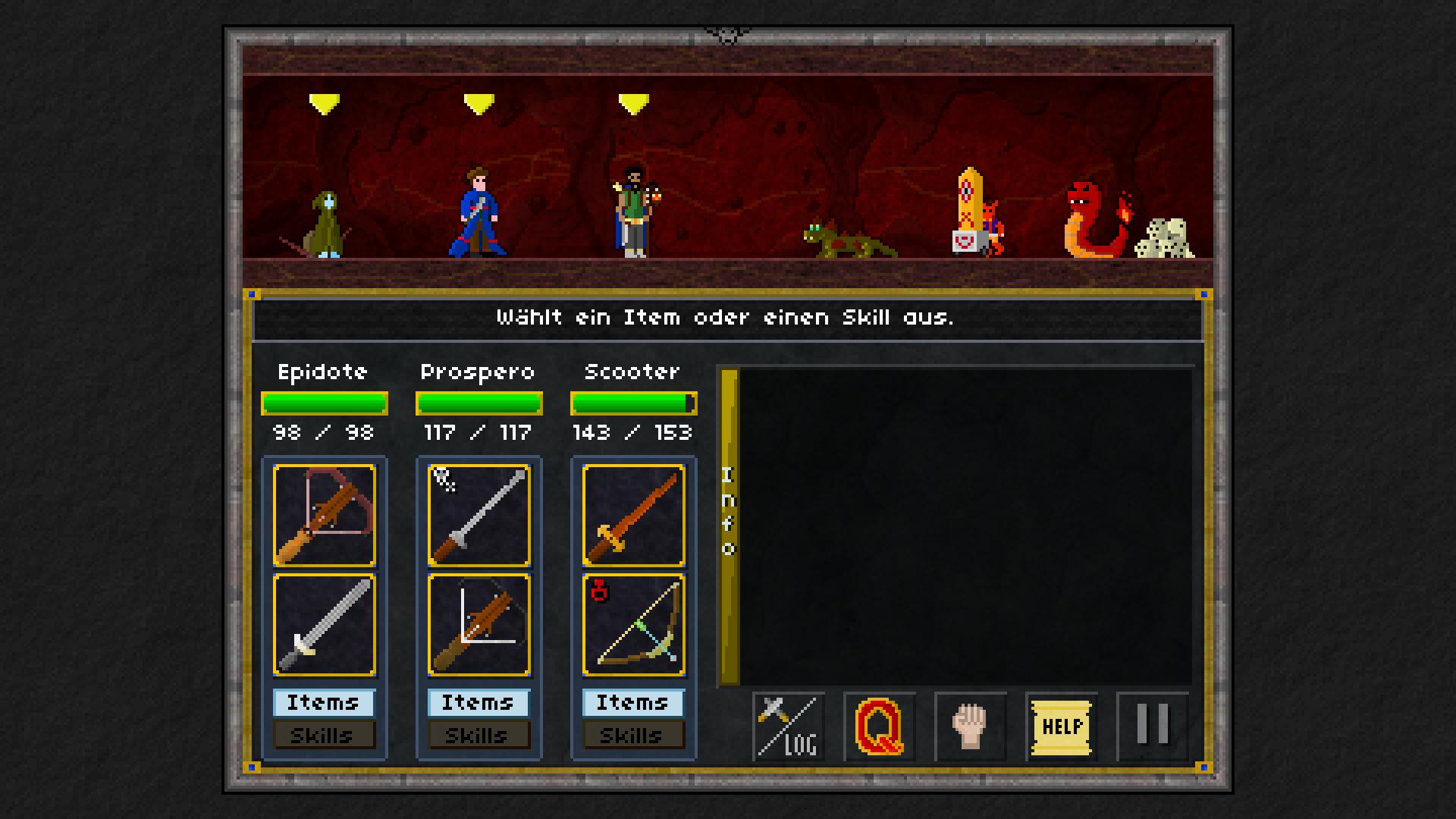Screen dimensions: 1456x819
Task: Select Prospero's silver staff slot
Action: coord(479,516)
